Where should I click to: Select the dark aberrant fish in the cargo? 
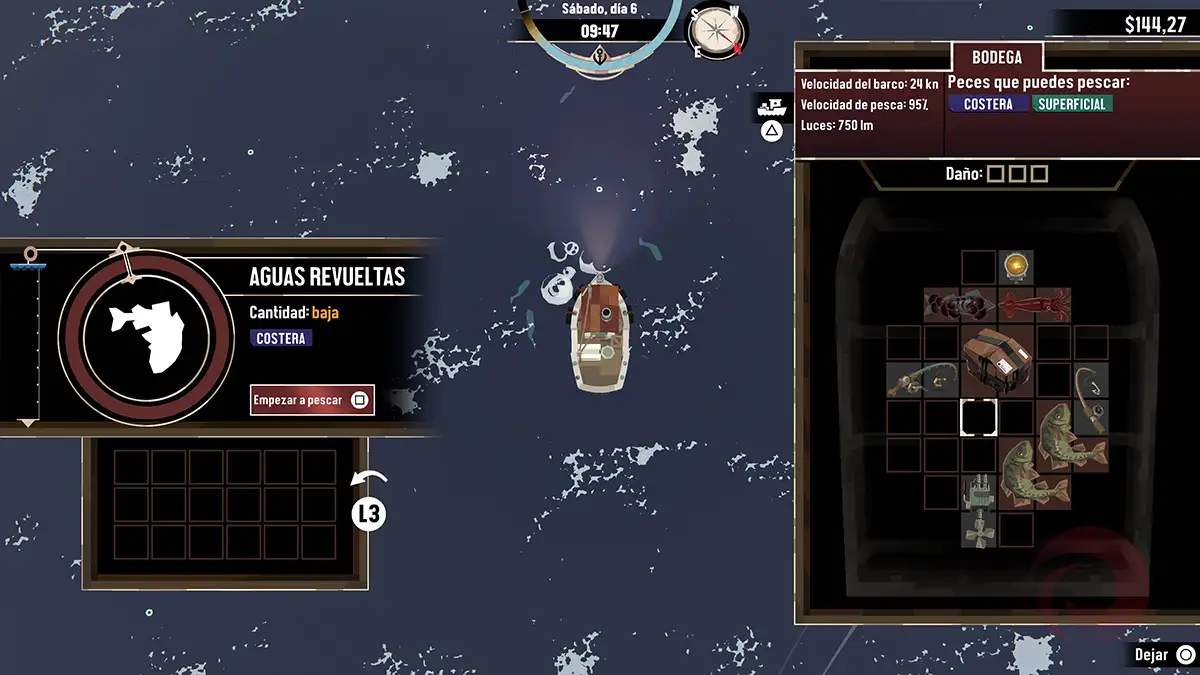959,304
